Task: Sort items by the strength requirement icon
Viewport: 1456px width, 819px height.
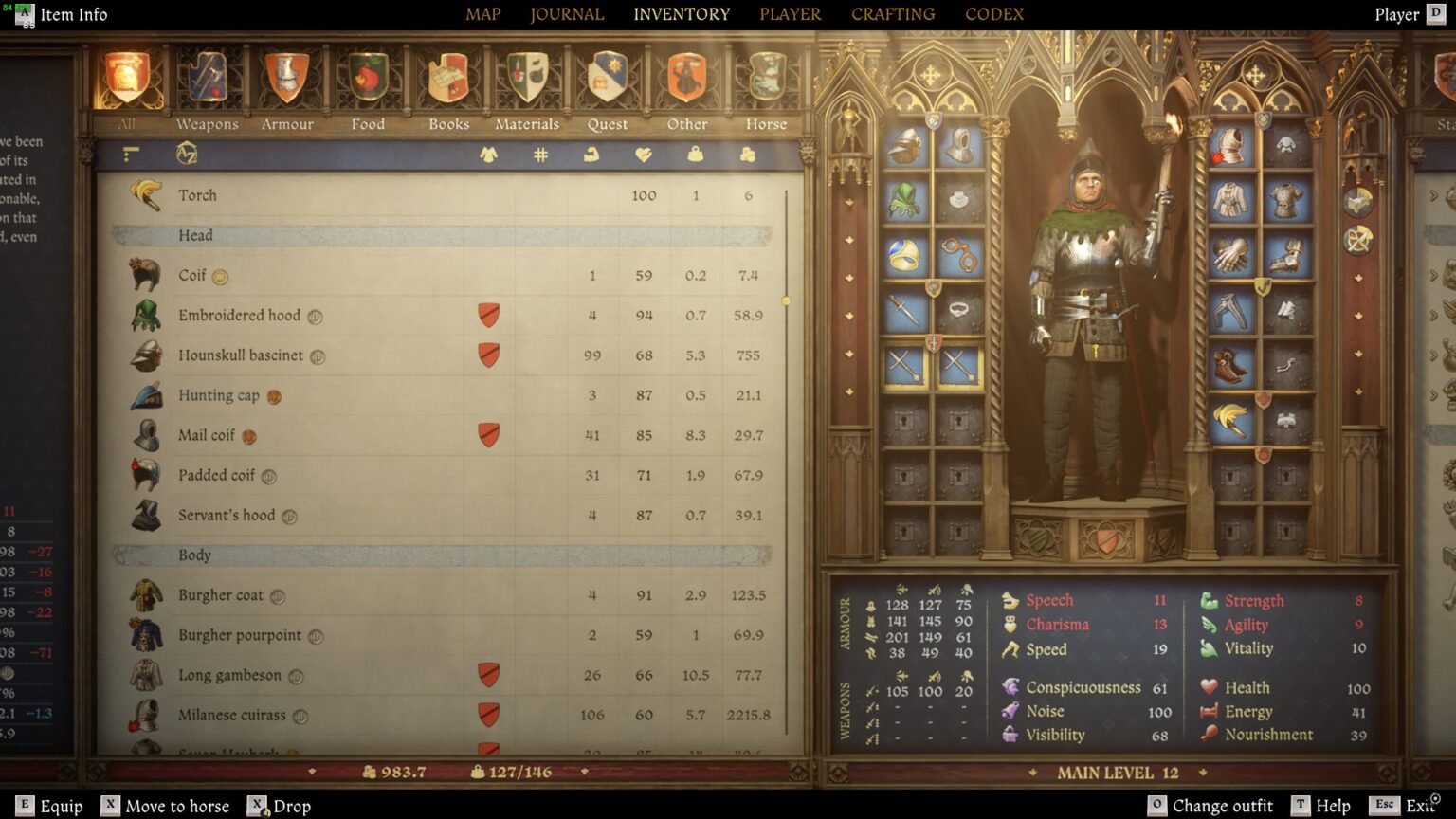Action: 592,154
